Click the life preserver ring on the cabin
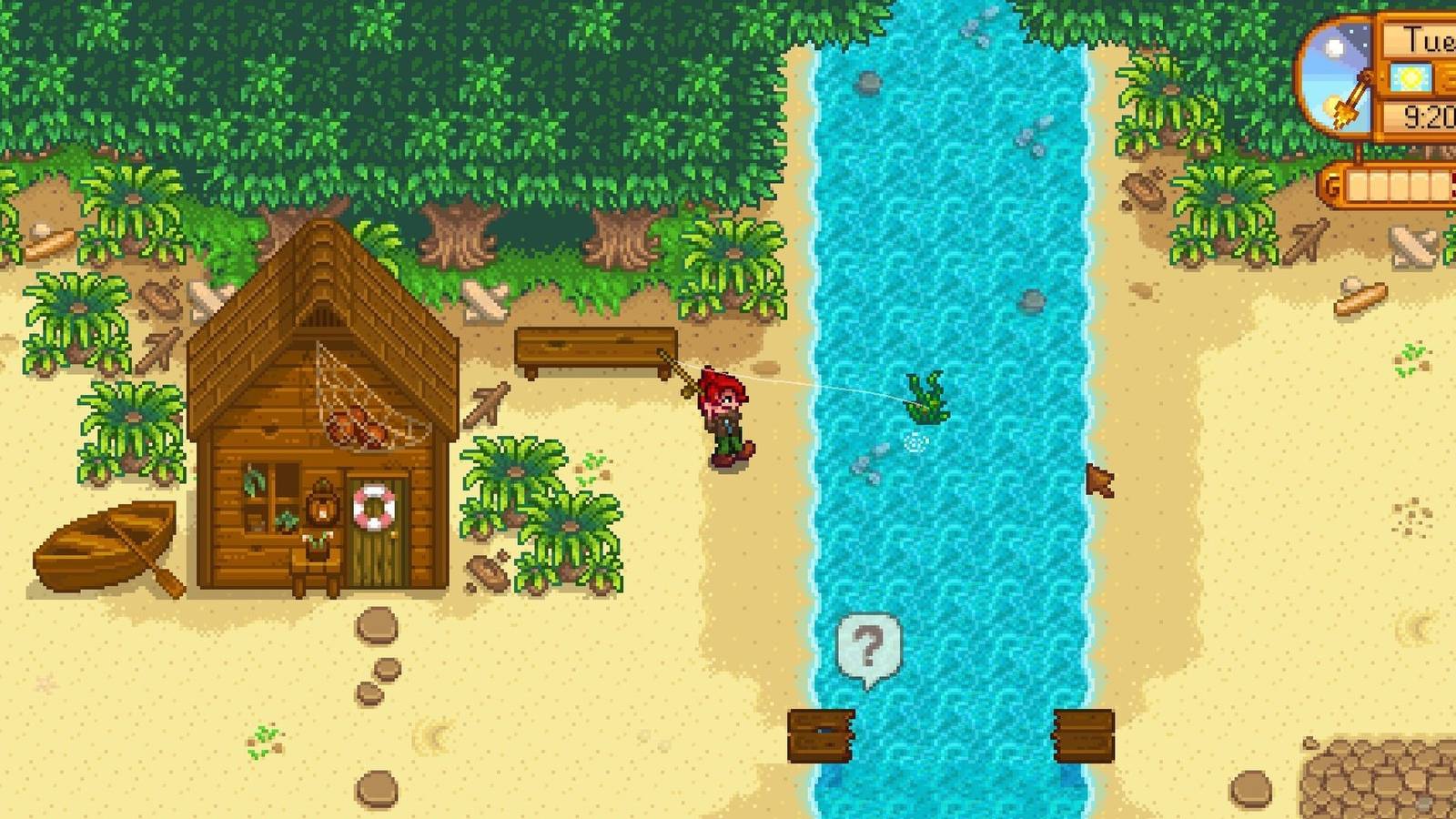Image resolution: width=1456 pixels, height=819 pixels. (373, 508)
